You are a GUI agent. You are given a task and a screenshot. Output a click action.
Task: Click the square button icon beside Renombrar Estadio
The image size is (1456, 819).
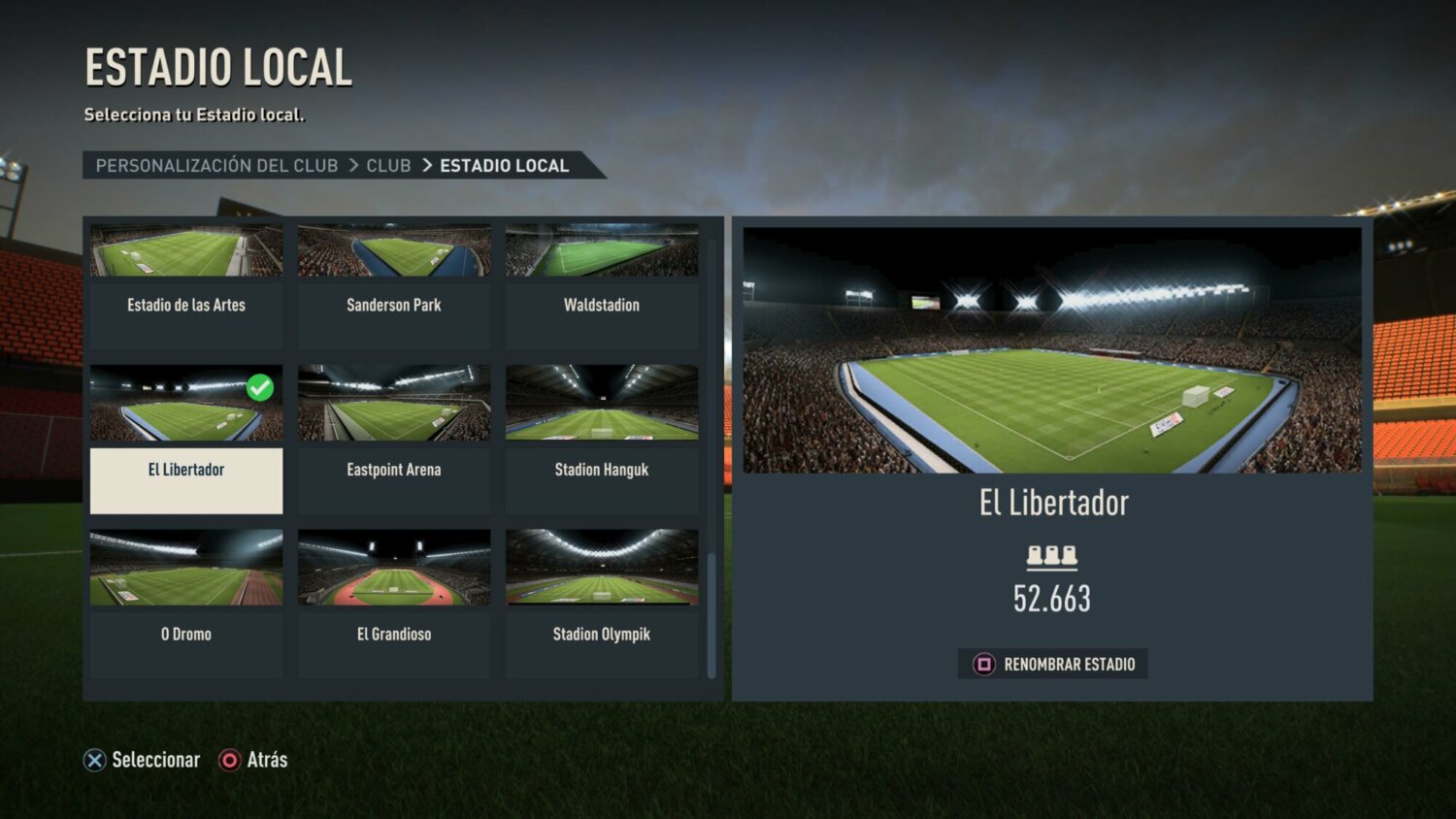click(x=983, y=664)
